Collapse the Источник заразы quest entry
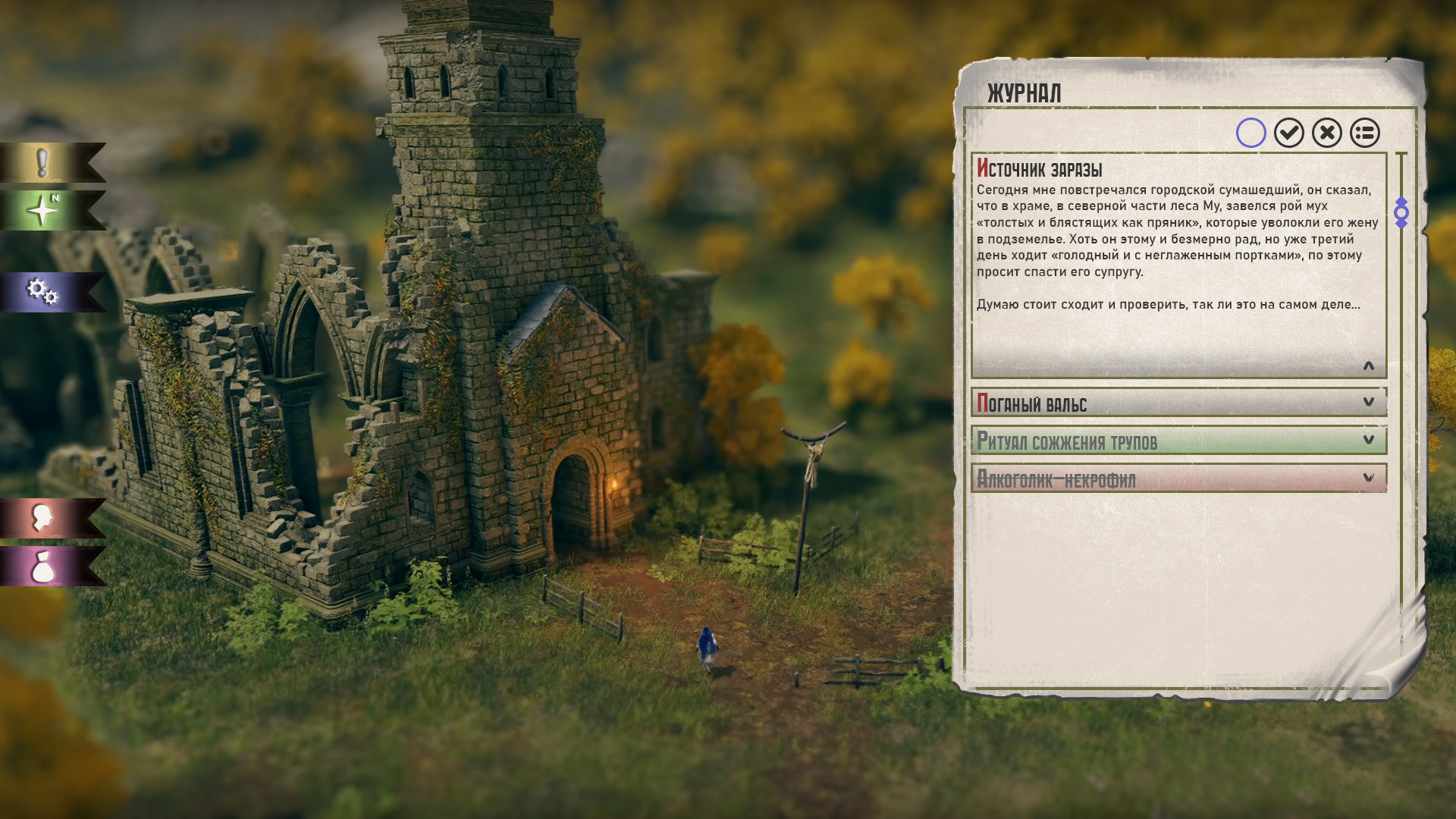This screenshot has width=1456, height=819. [1368, 367]
